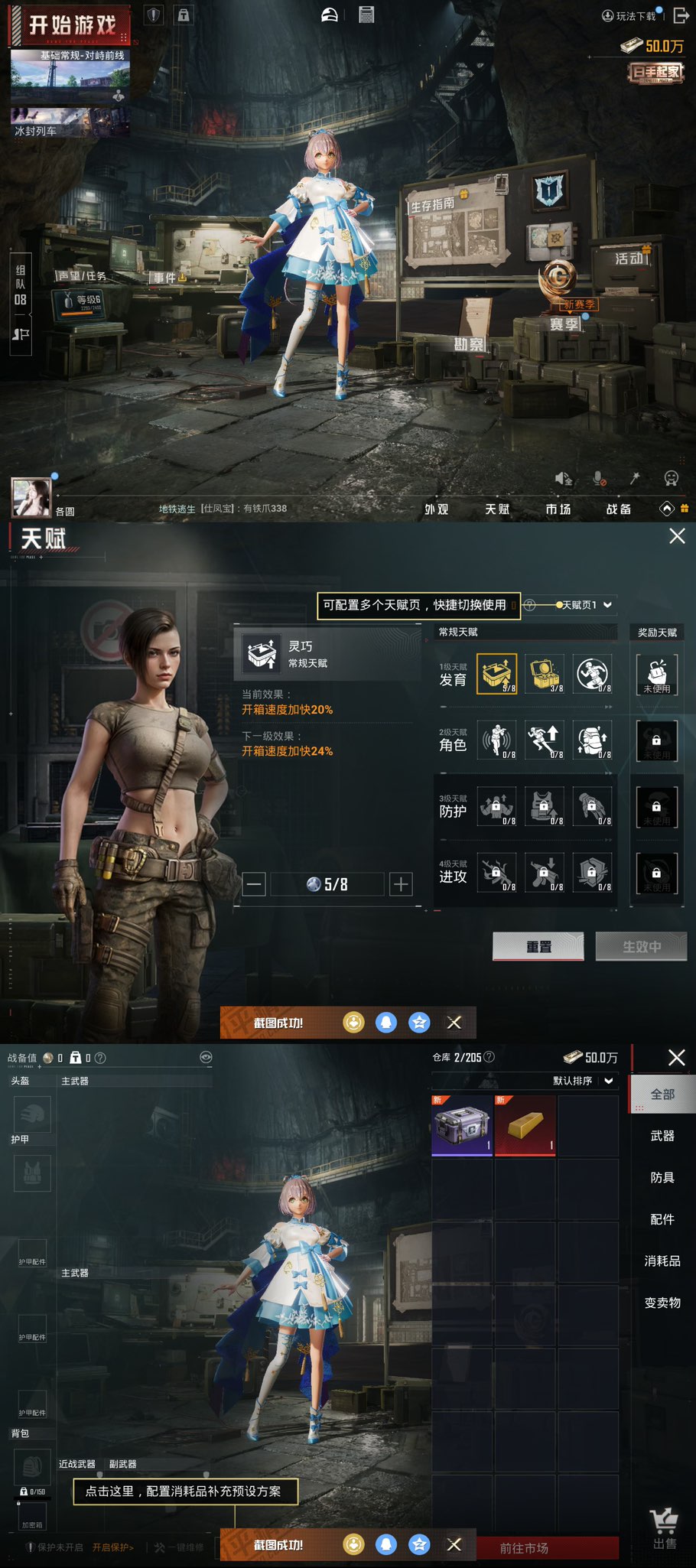
Task: Select the purple supply crate item
Action: tap(462, 1125)
